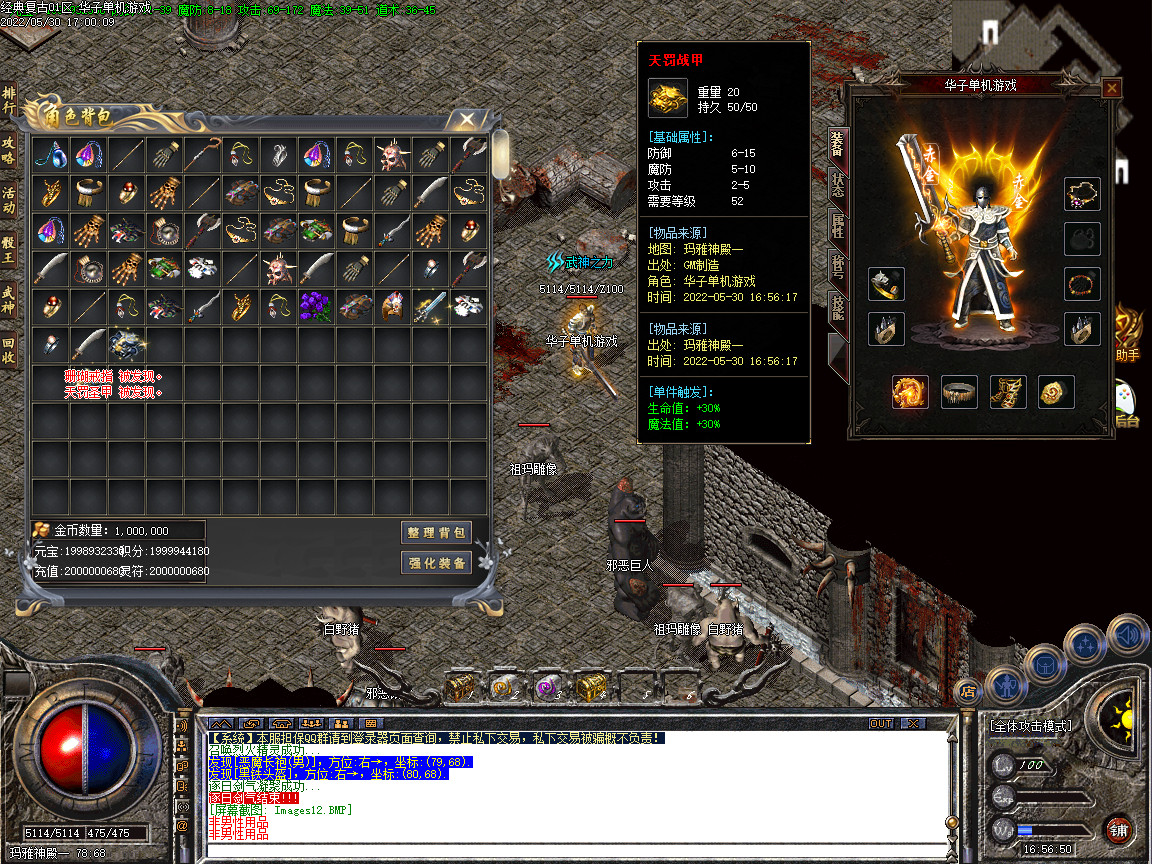
Task: Select the equipped golden dragon medal slot
Action: [910, 392]
